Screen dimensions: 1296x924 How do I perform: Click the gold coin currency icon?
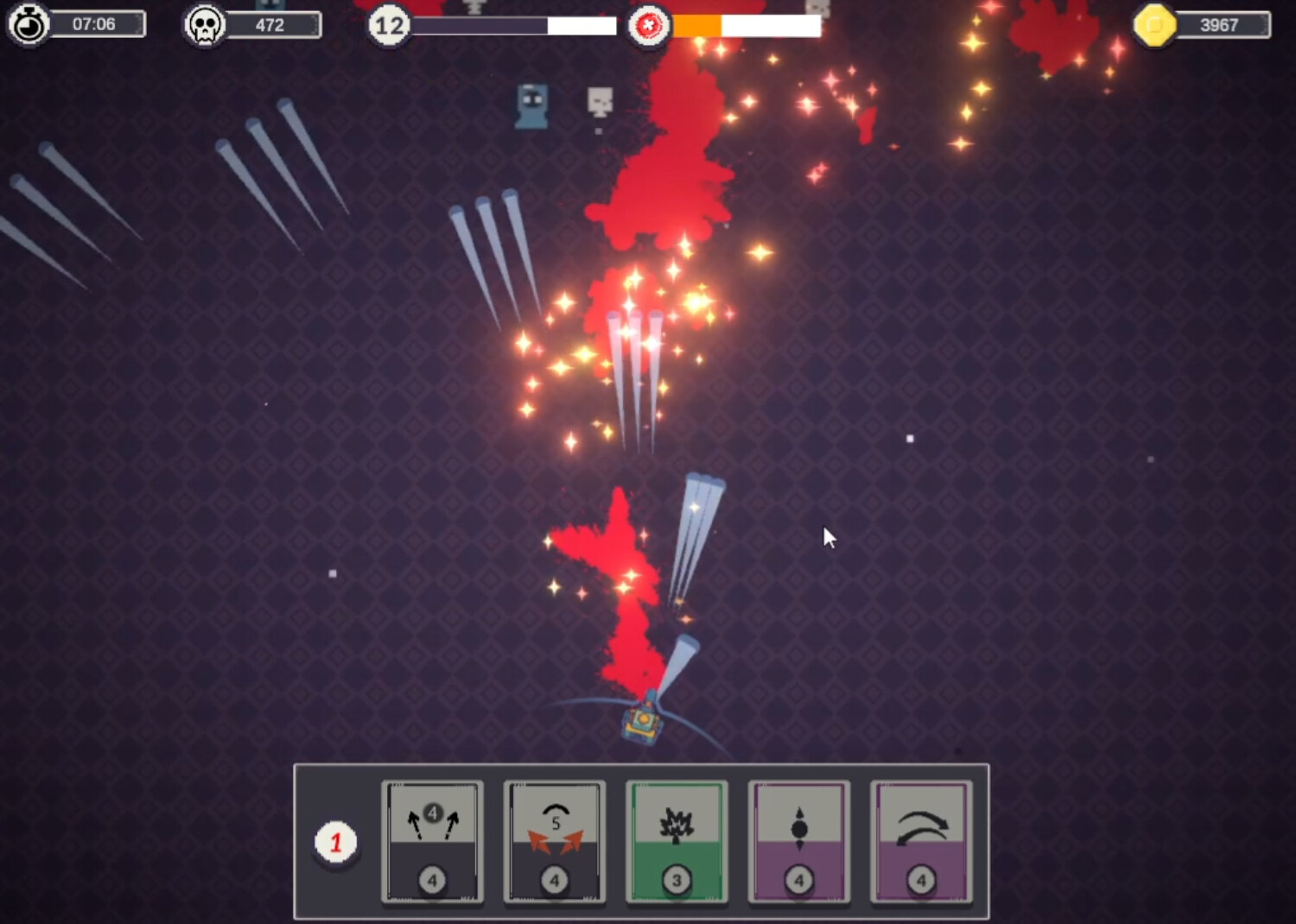[x=1154, y=24]
